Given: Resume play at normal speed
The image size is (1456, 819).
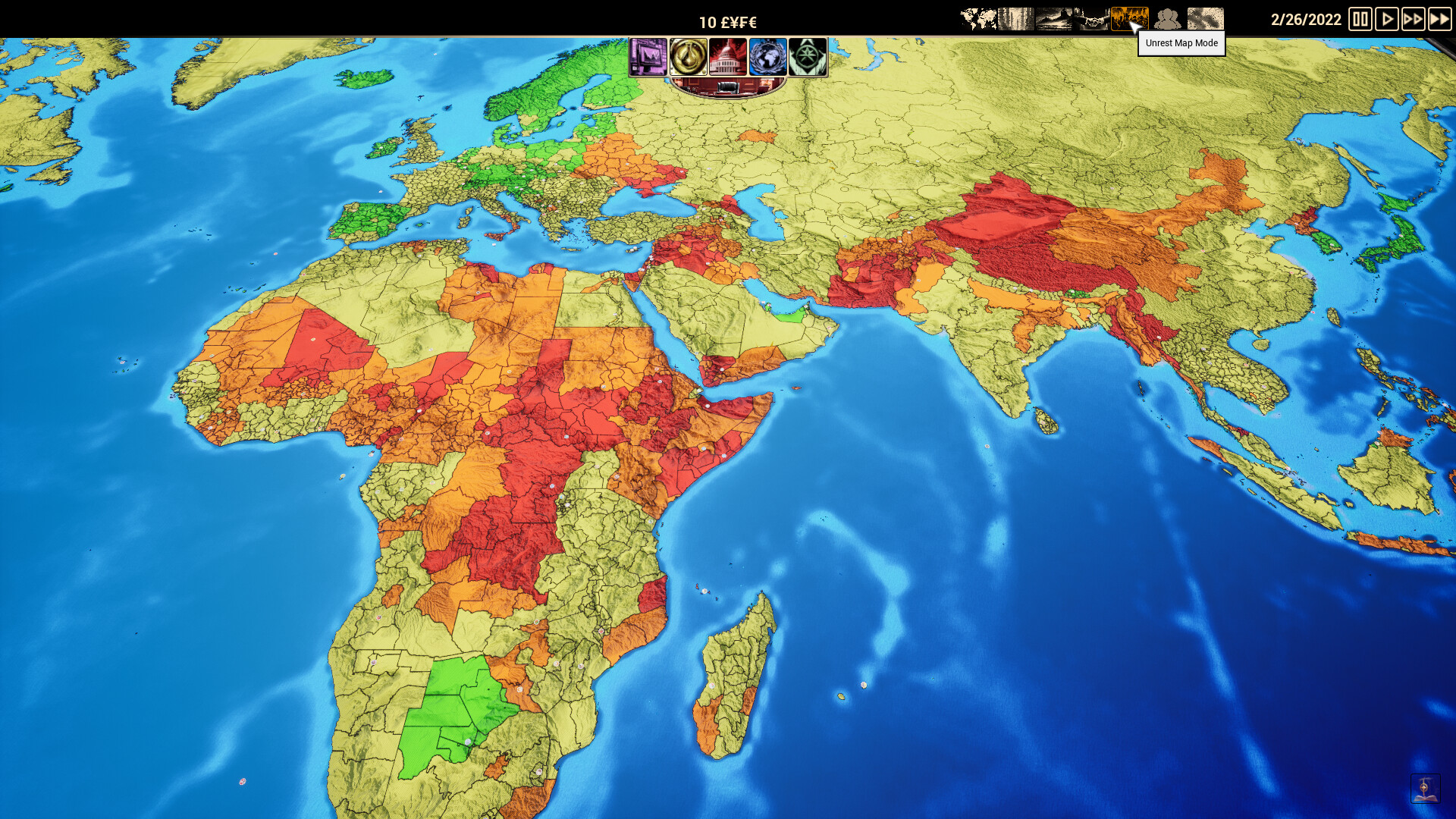Looking at the screenshot, I should [x=1387, y=20].
